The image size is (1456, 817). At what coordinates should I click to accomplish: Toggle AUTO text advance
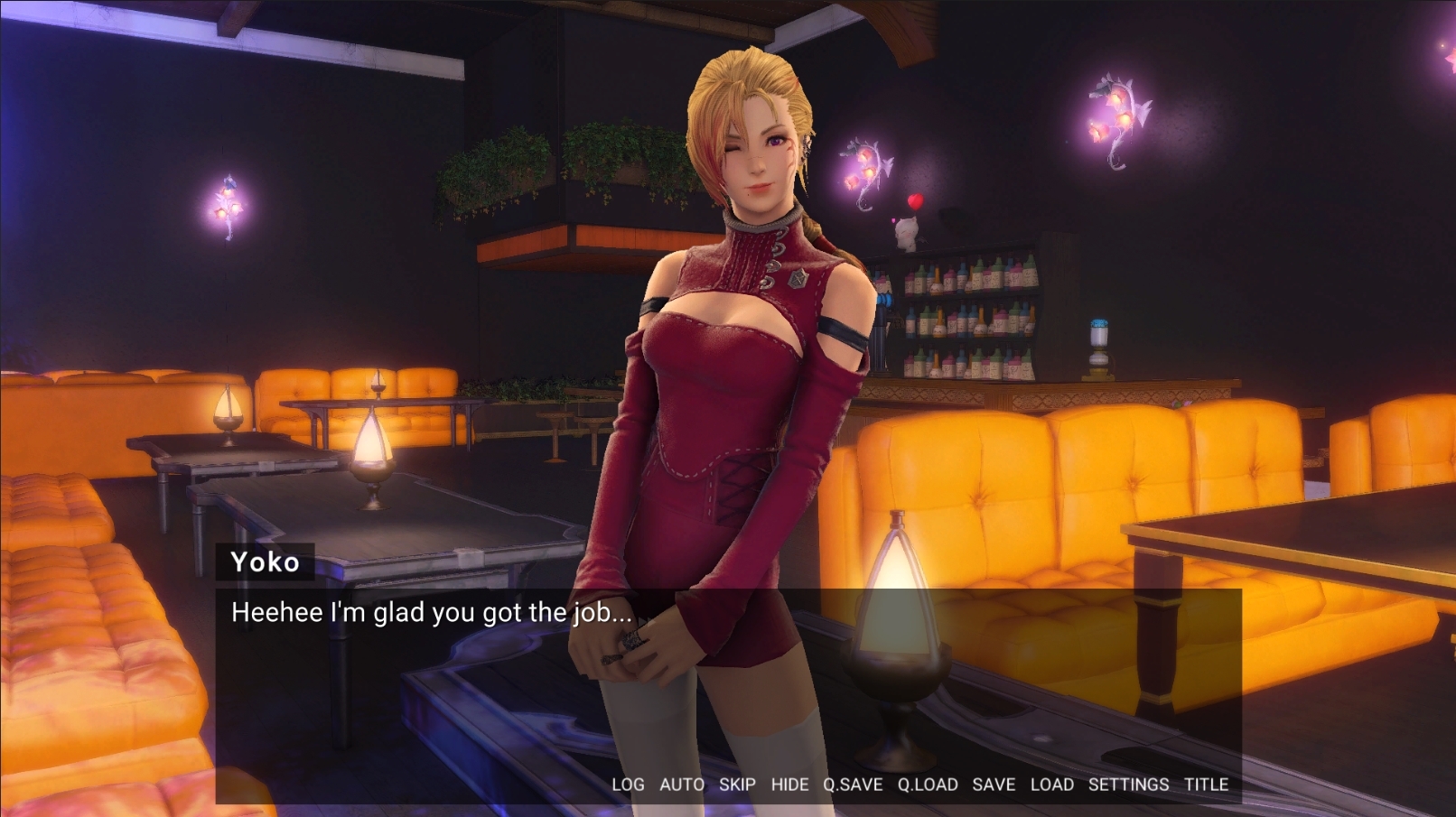(x=681, y=785)
